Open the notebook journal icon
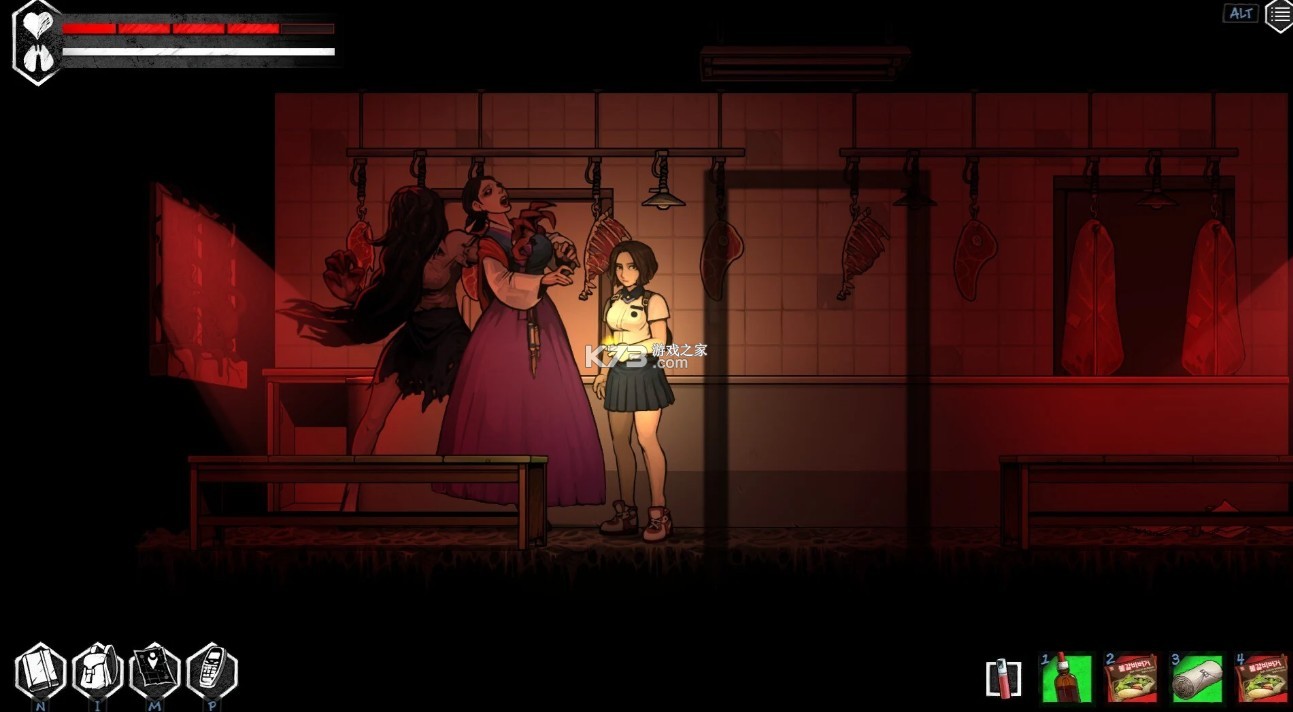Viewport: 1293px width, 712px height. 40,671
